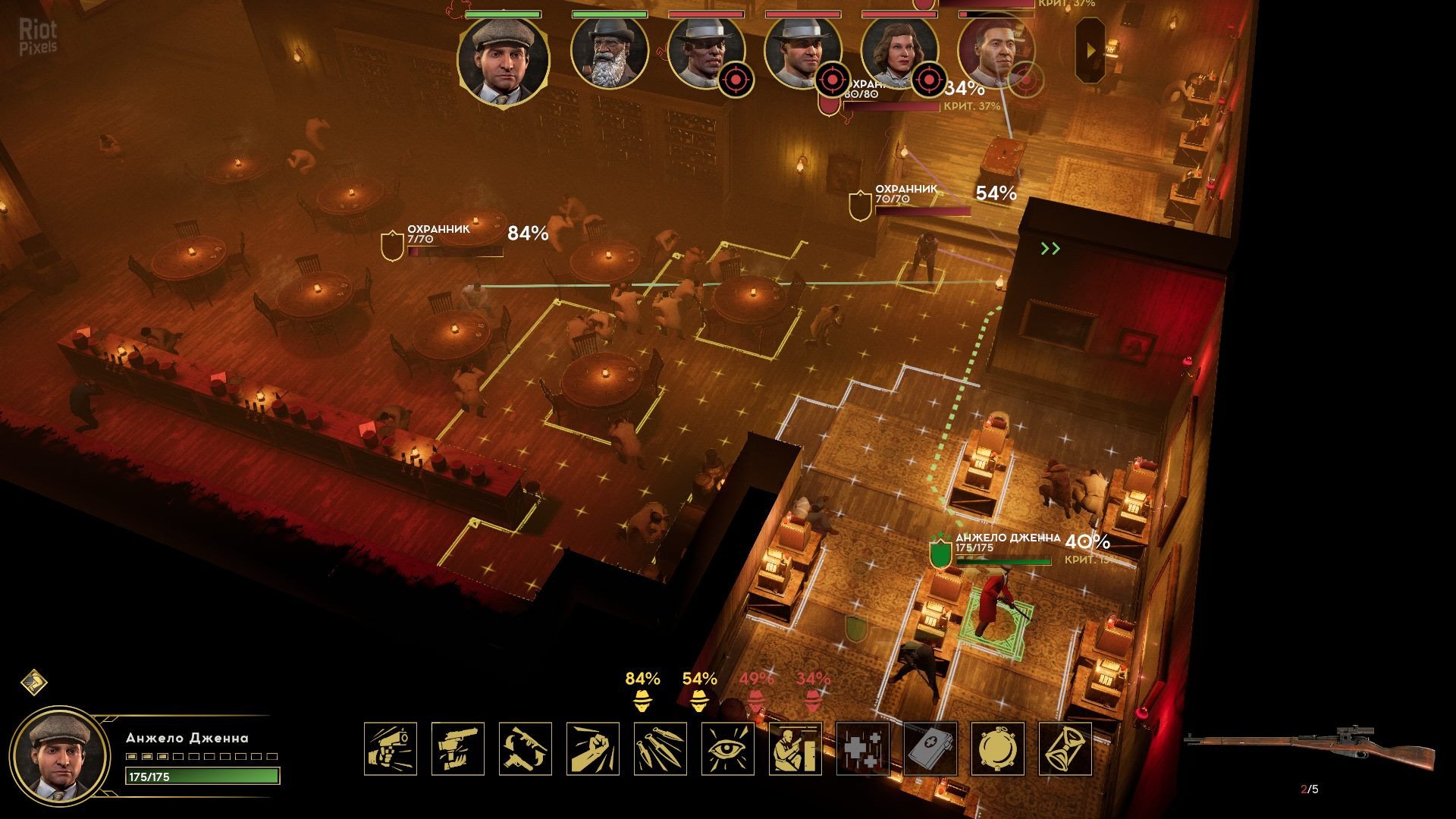This screenshot has height=819, width=1456.
Task: Choose the throwing knives ability
Action: 661,748
